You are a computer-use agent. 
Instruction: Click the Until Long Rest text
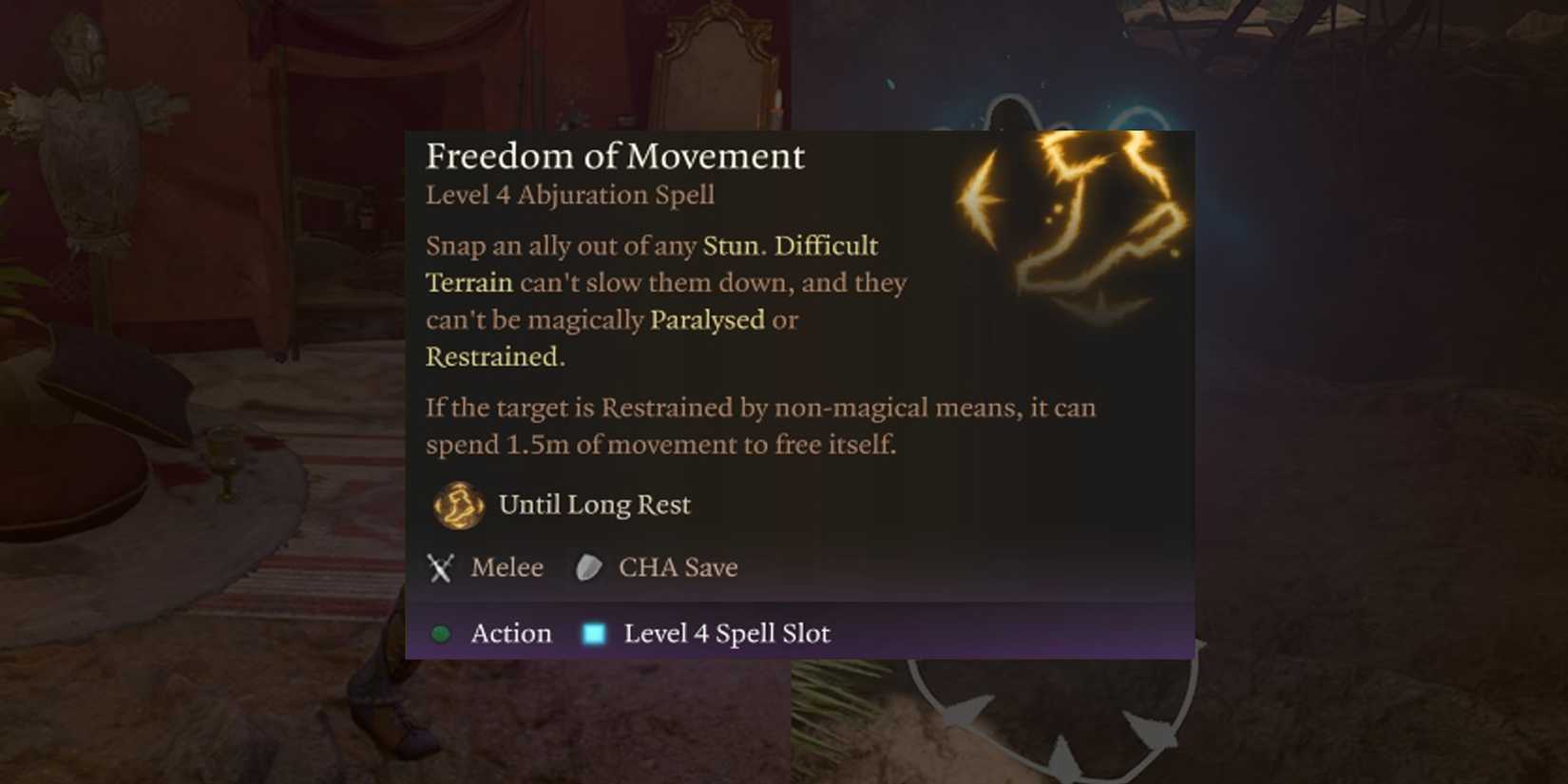[593, 505]
